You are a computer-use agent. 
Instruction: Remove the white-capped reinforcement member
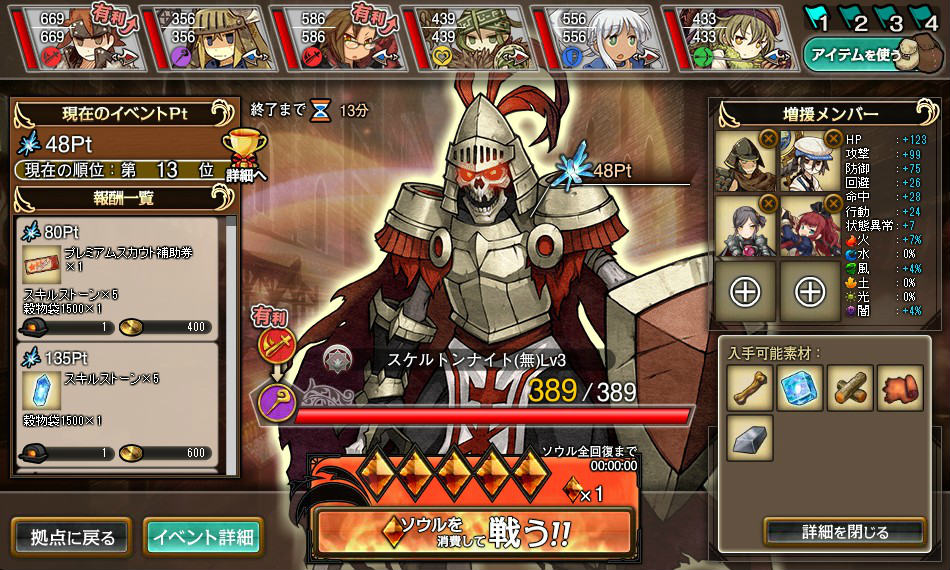click(832, 139)
